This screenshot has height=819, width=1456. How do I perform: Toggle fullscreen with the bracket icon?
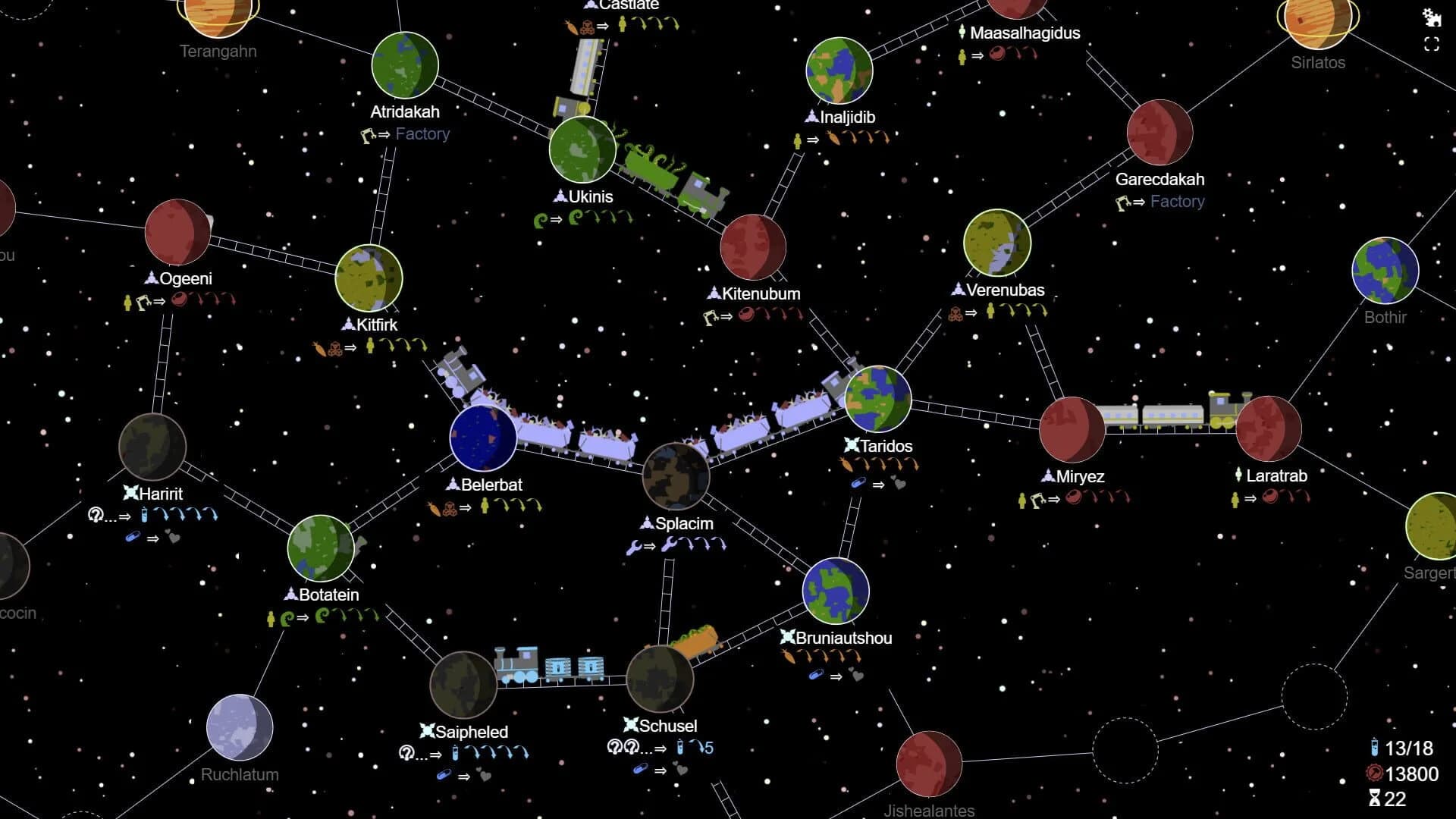(1430, 44)
